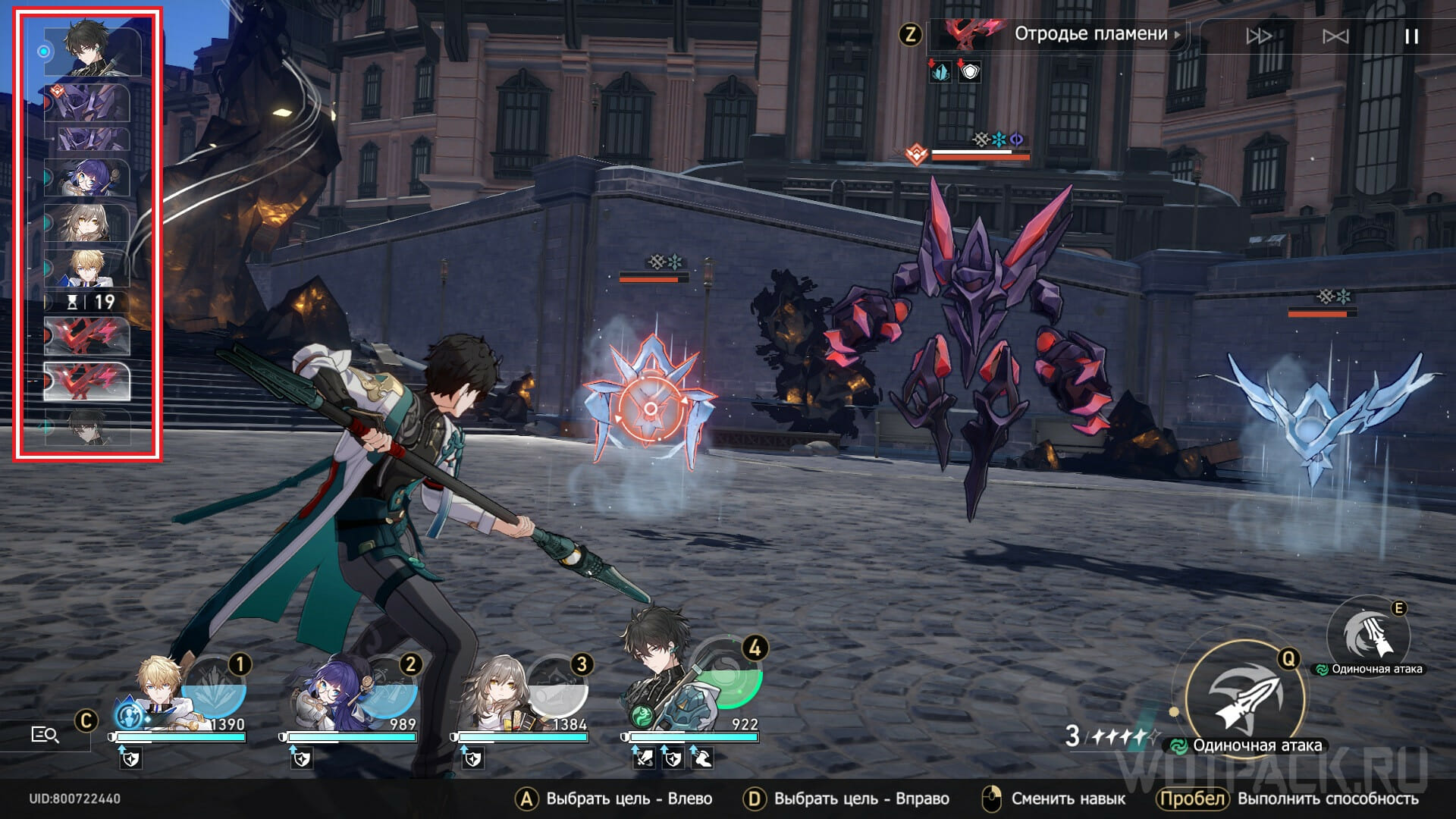Select the purple-haired character portrait in party
Viewport: 1456px width, 819px height.
pyautogui.click(x=331, y=692)
